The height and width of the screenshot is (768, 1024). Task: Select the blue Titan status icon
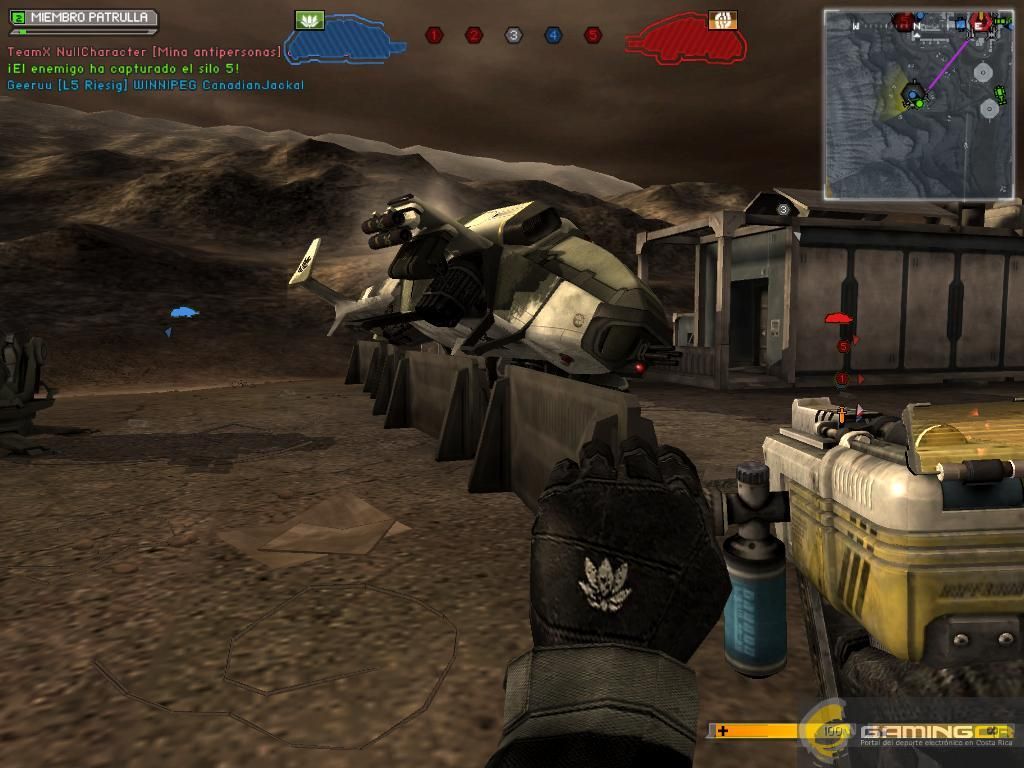pos(345,40)
